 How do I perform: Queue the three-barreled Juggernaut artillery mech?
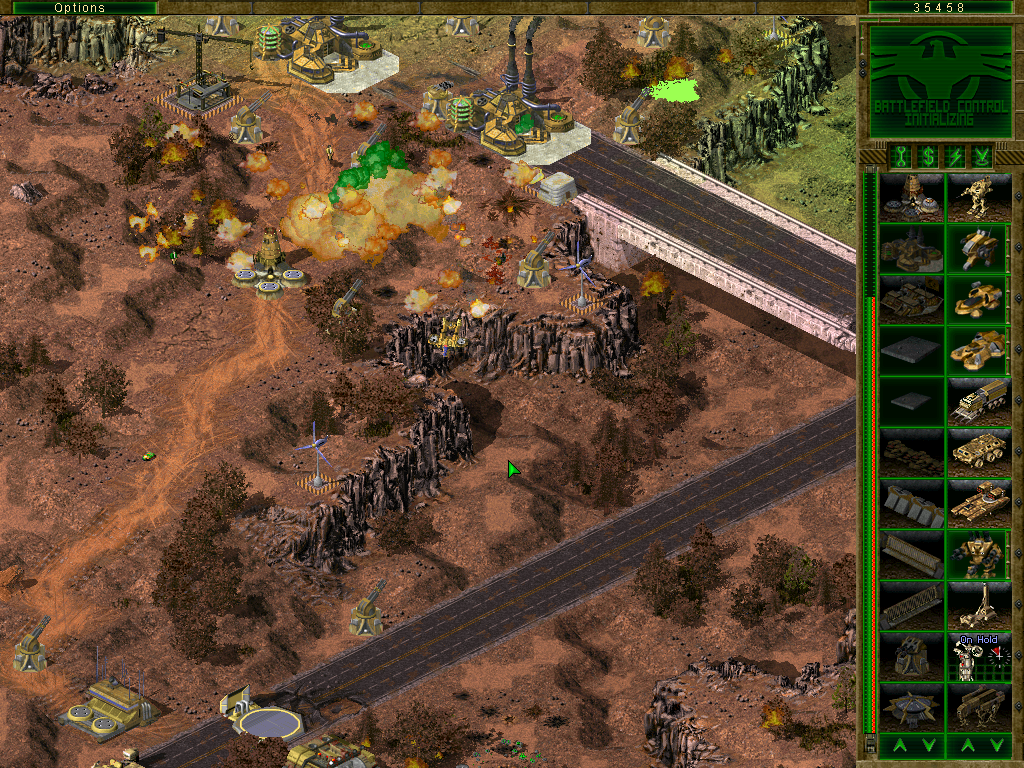click(x=980, y=605)
